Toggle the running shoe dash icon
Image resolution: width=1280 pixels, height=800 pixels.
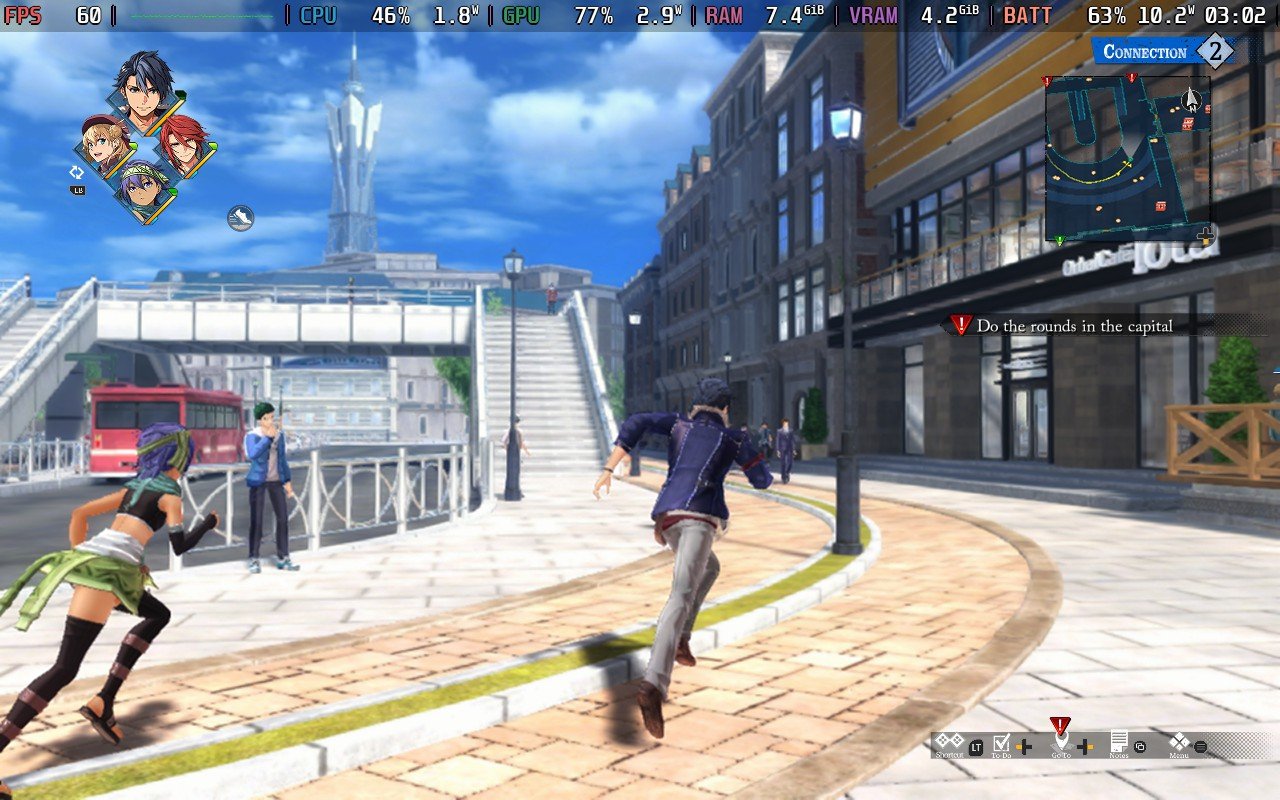(x=240, y=218)
